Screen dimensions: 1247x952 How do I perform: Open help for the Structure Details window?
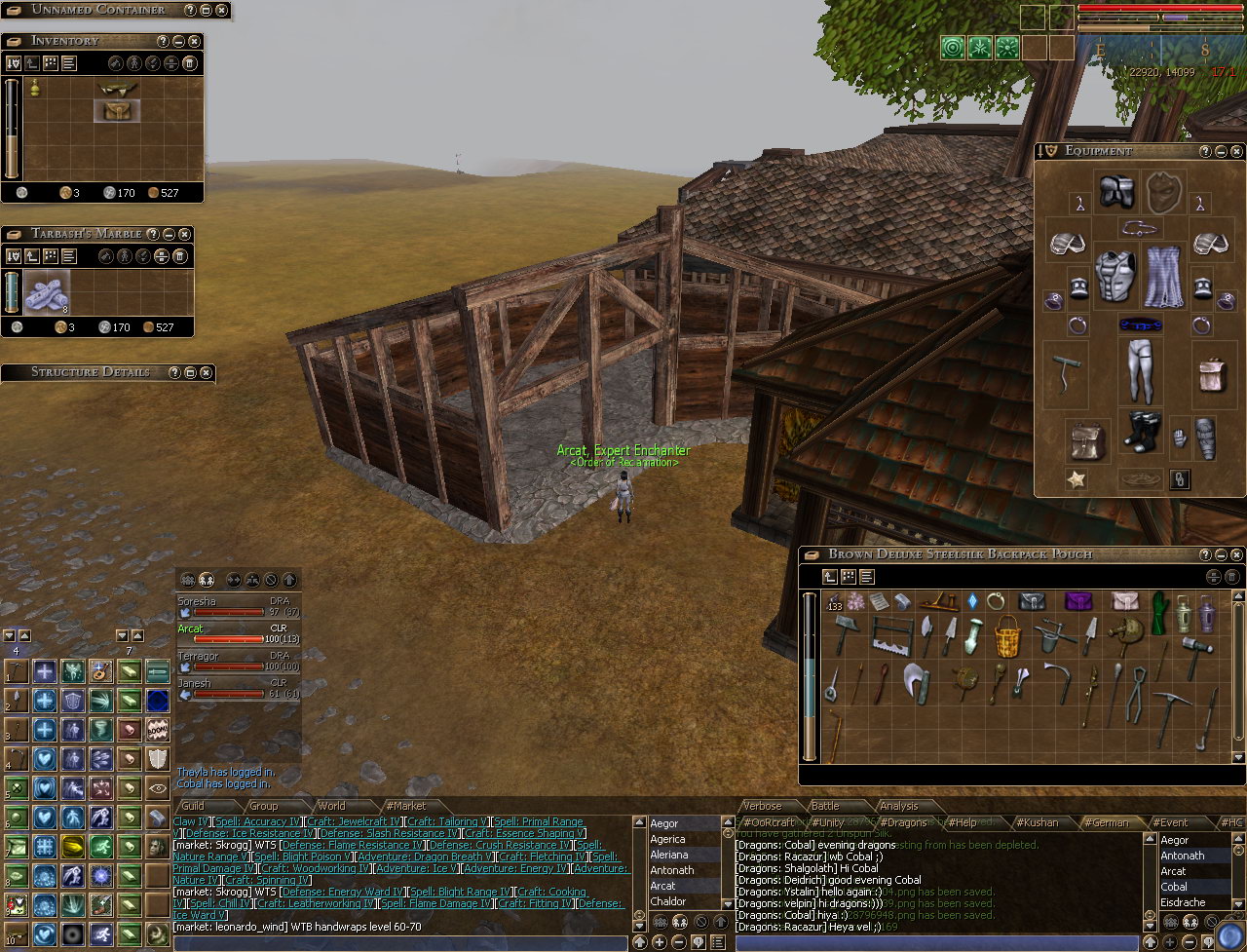174,372
